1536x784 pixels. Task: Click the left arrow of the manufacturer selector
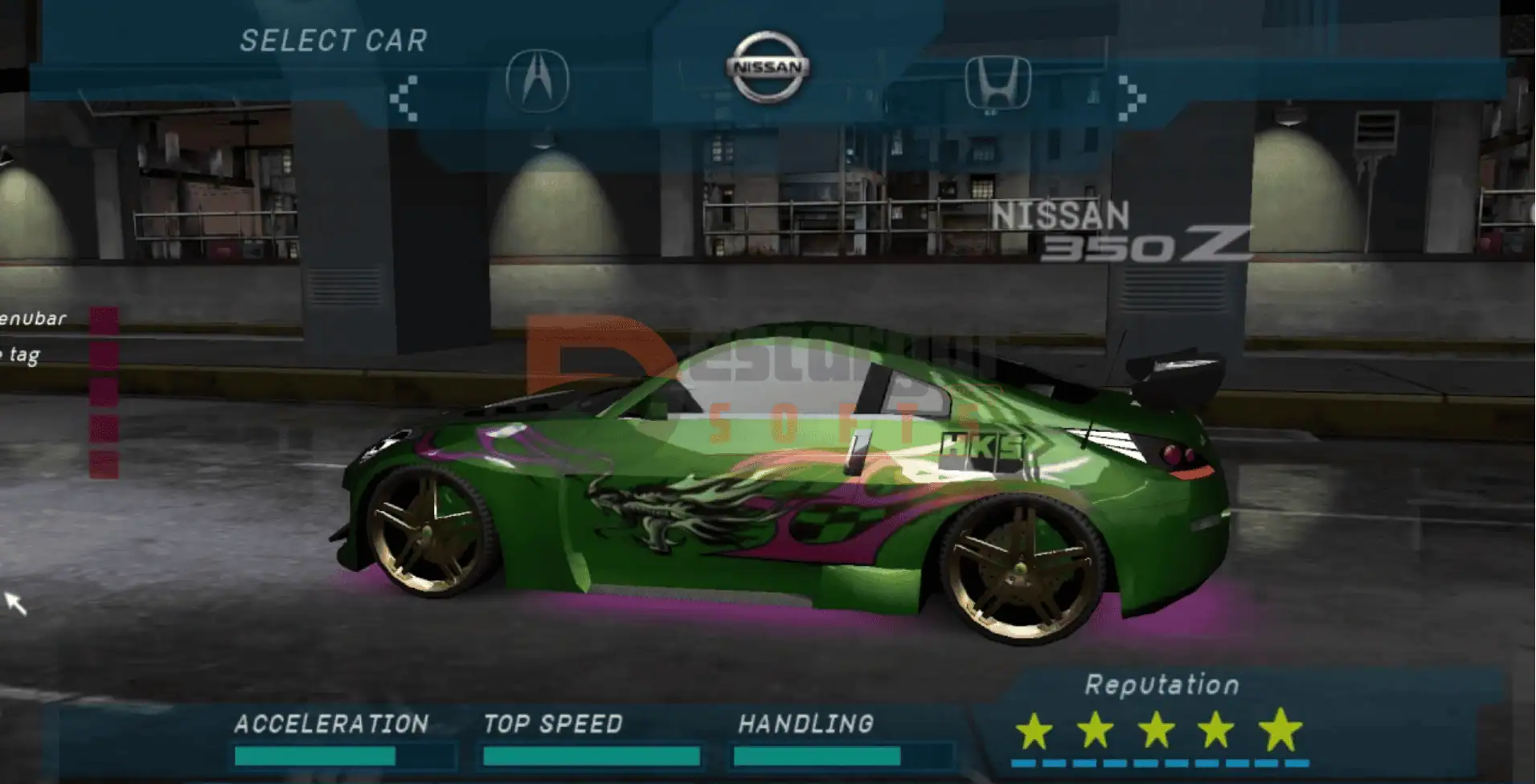click(404, 98)
